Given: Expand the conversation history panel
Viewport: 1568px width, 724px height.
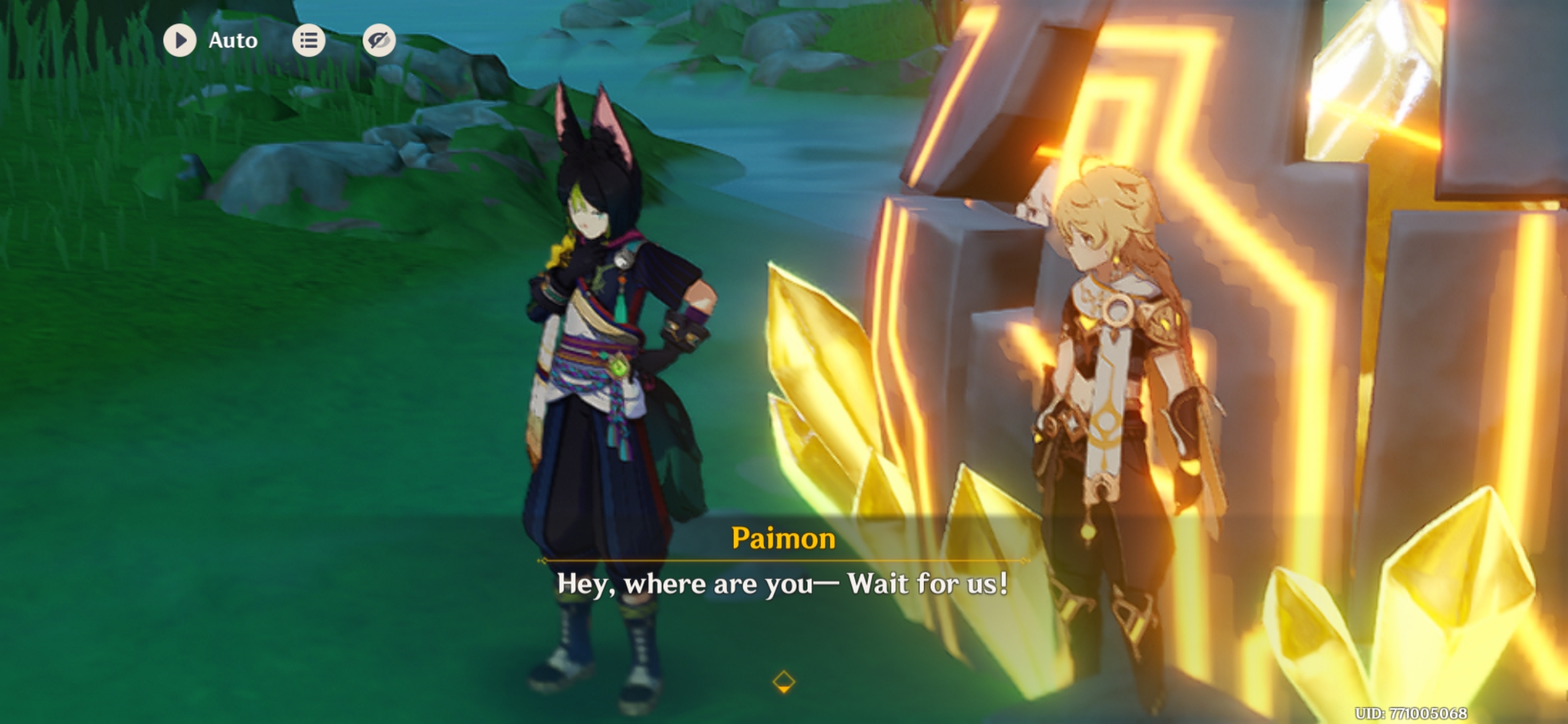Looking at the screenshot, I should click(x=309, y=40).
